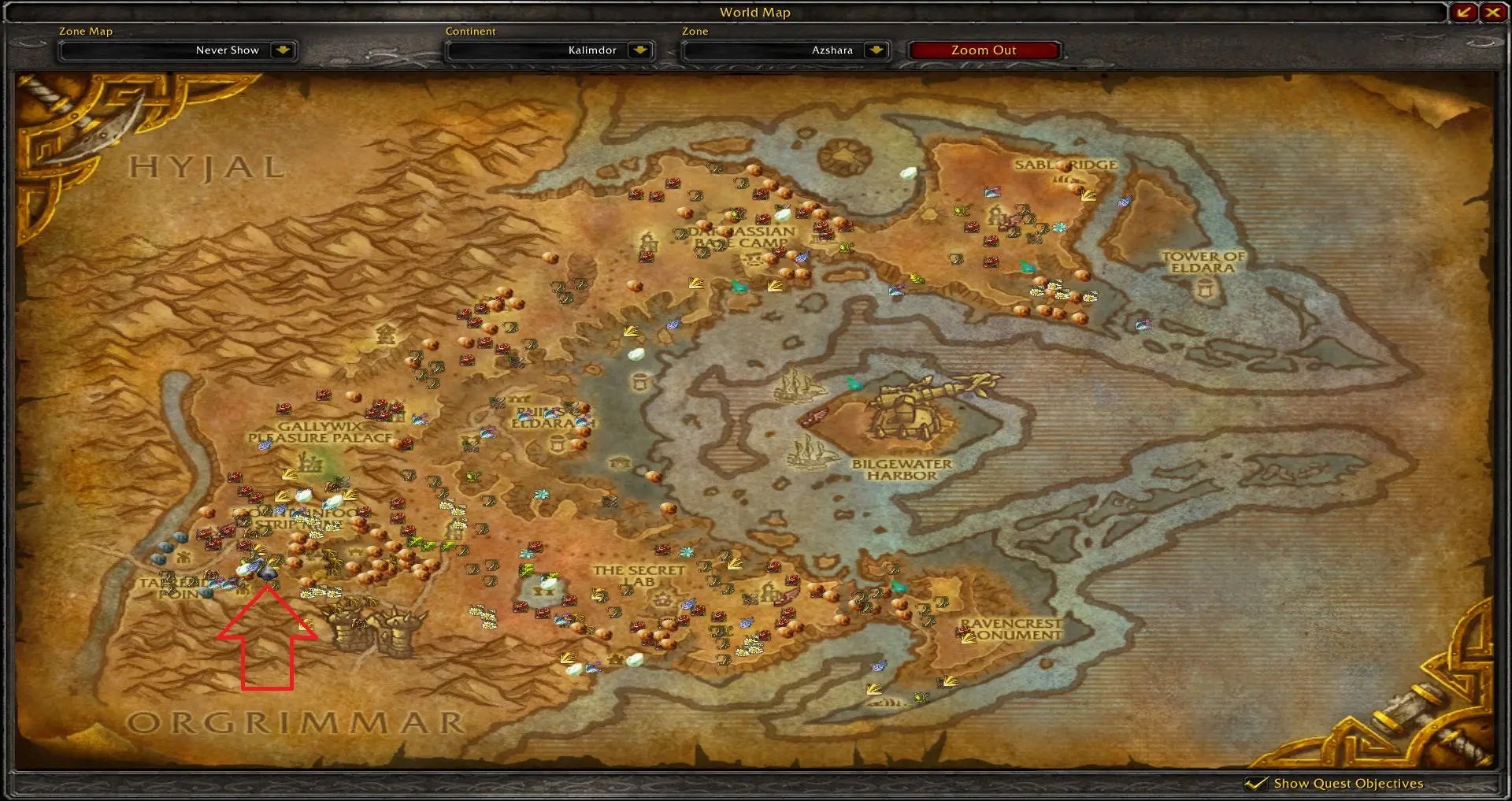Close the World Map window
Screen dimensions: 1512x801
coord(1492,12)
